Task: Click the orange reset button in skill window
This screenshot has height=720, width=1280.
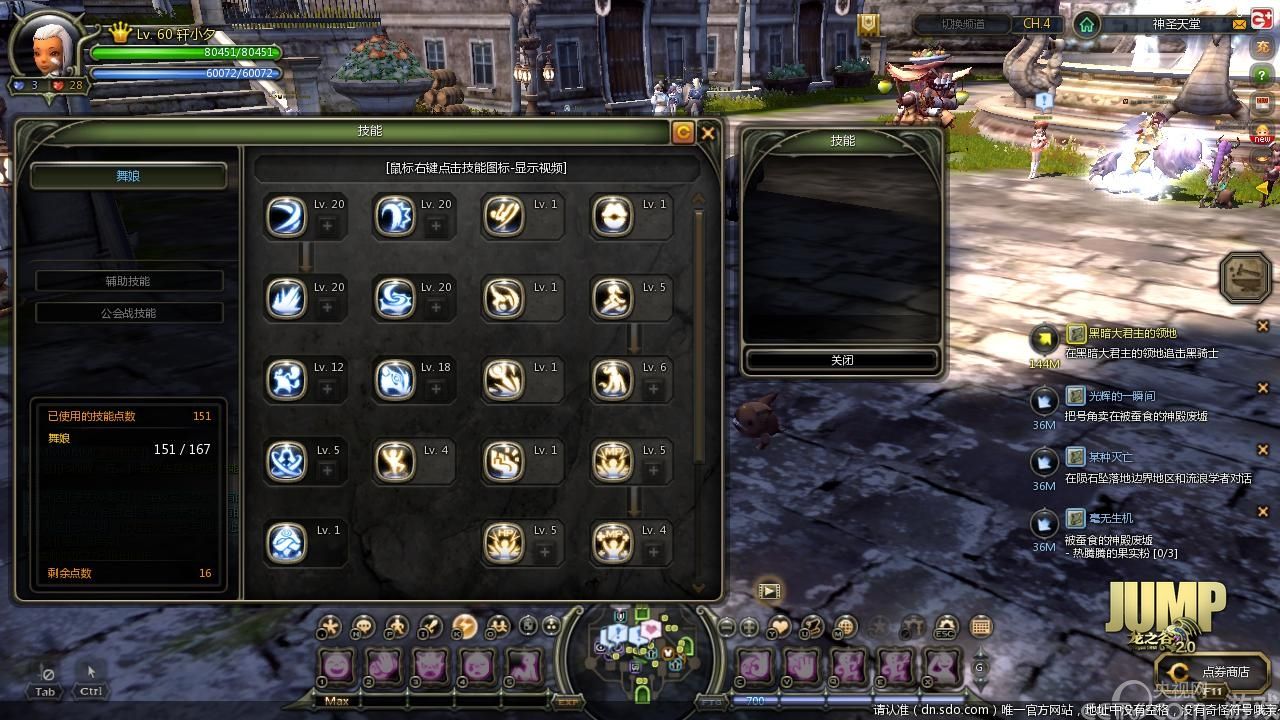Action: (683, 132)
